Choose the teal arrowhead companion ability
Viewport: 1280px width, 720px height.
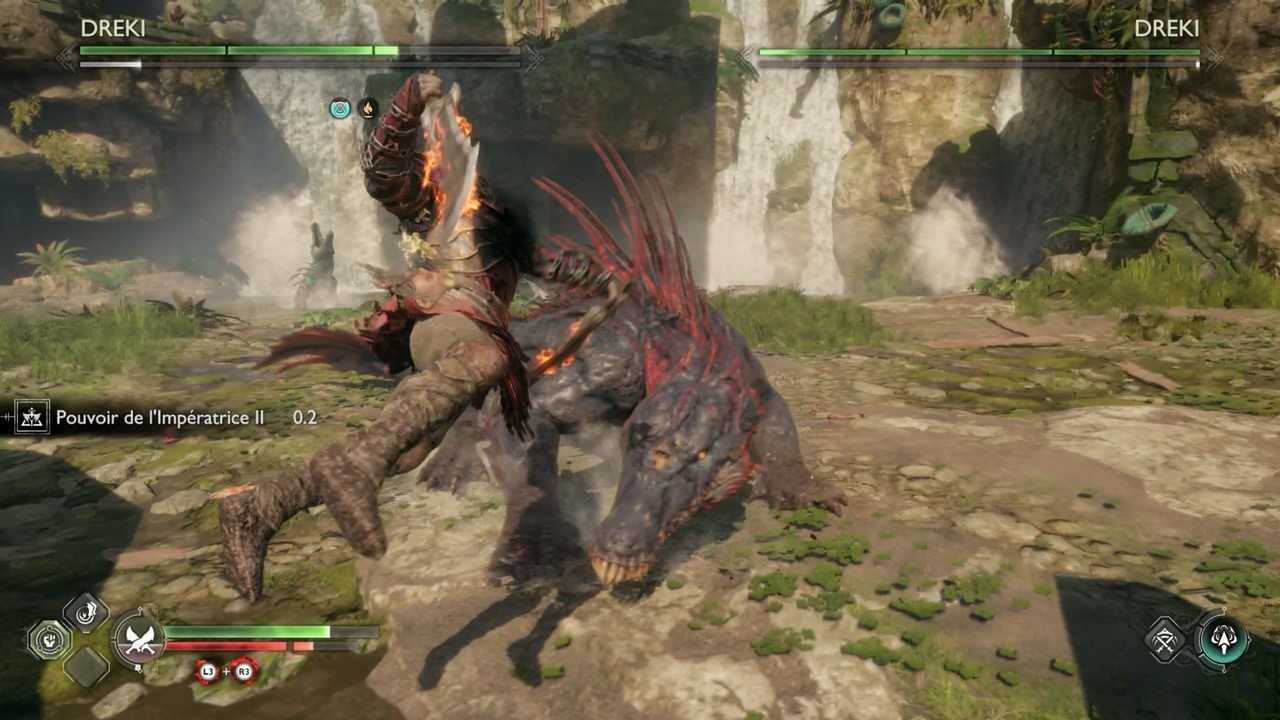point(1222,639)
